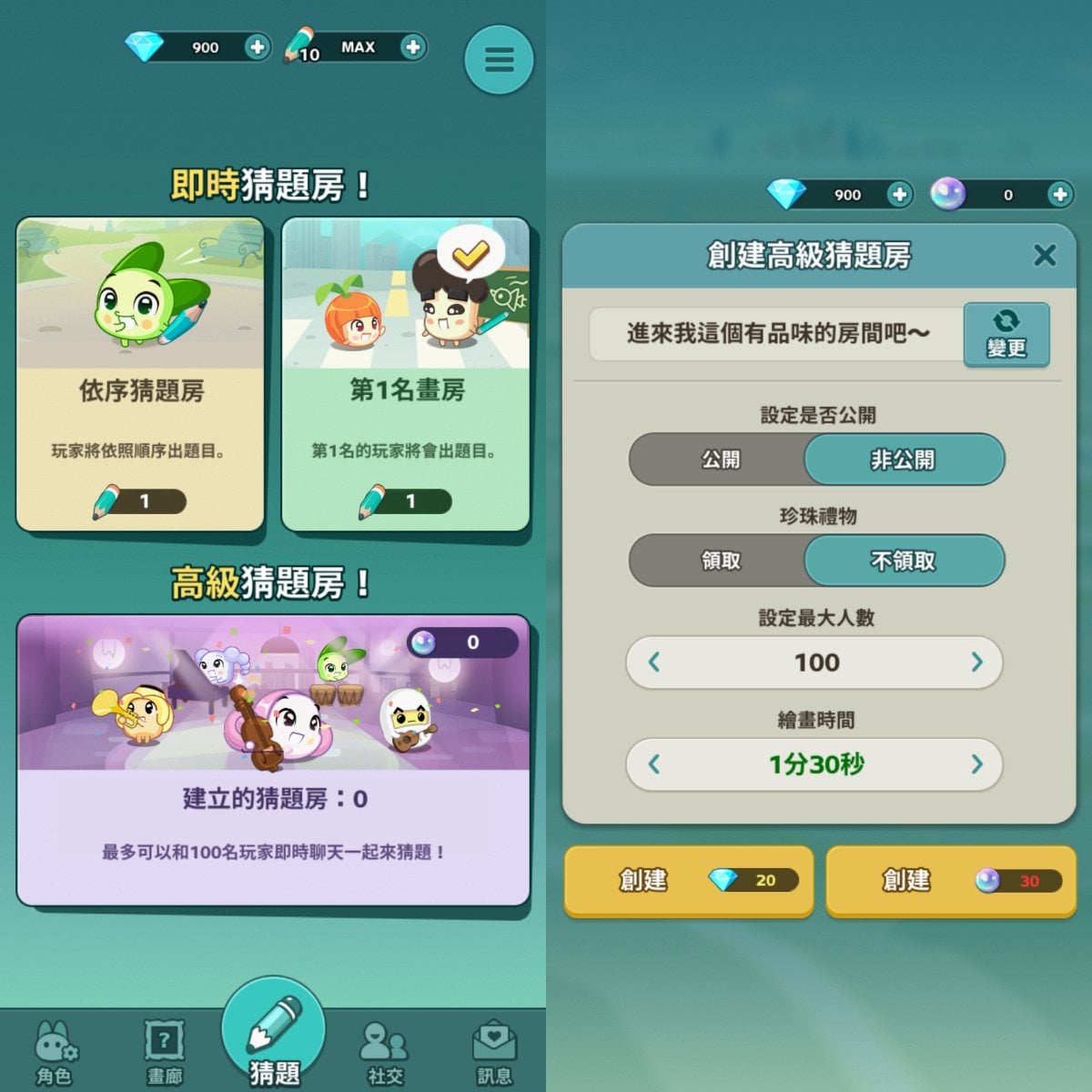
Task: Select the 依序猜題房 room card
Action: click(140, 374)
